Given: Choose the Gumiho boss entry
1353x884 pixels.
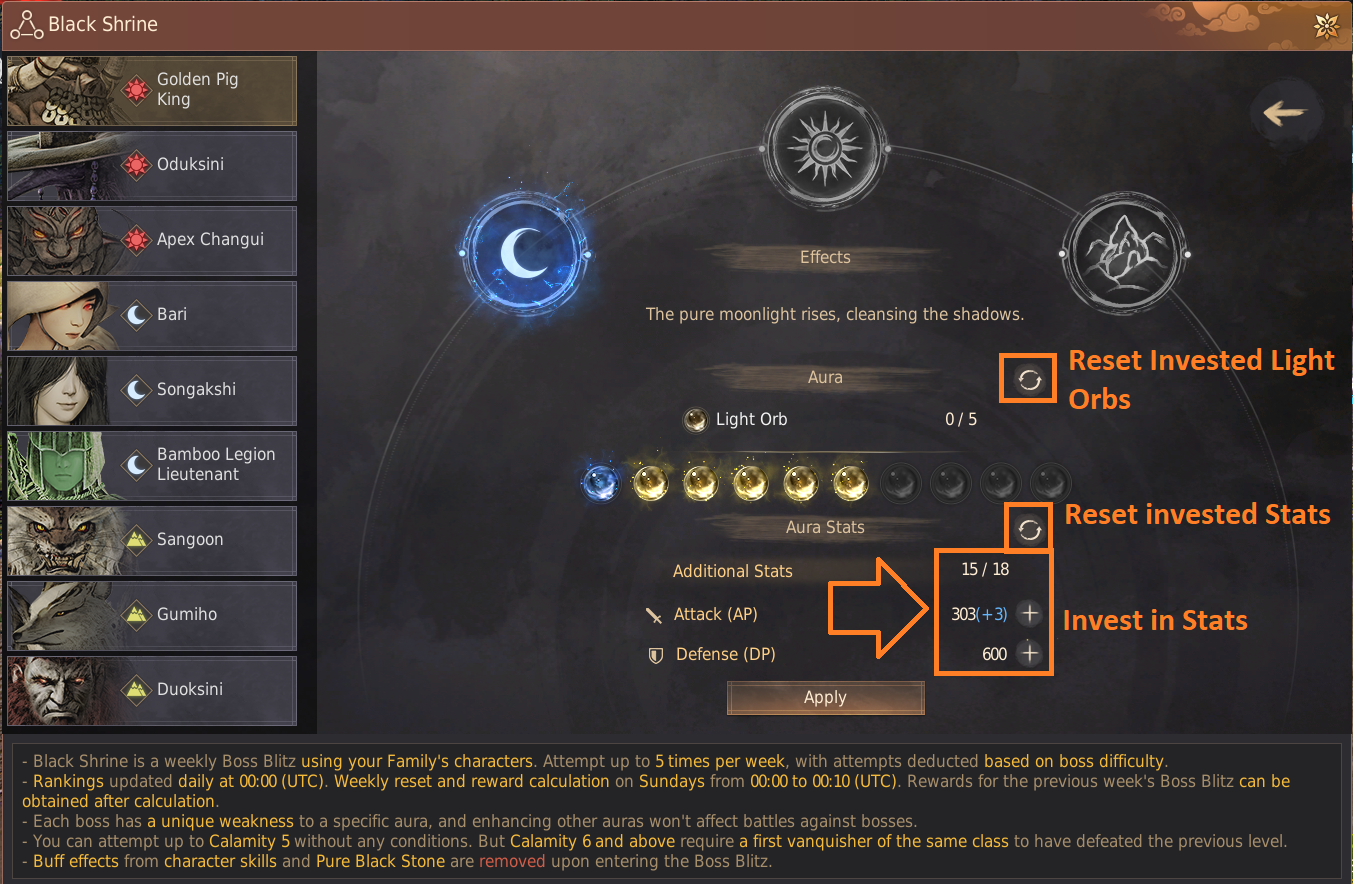Looking at the screenshot, I should [152, 615].
